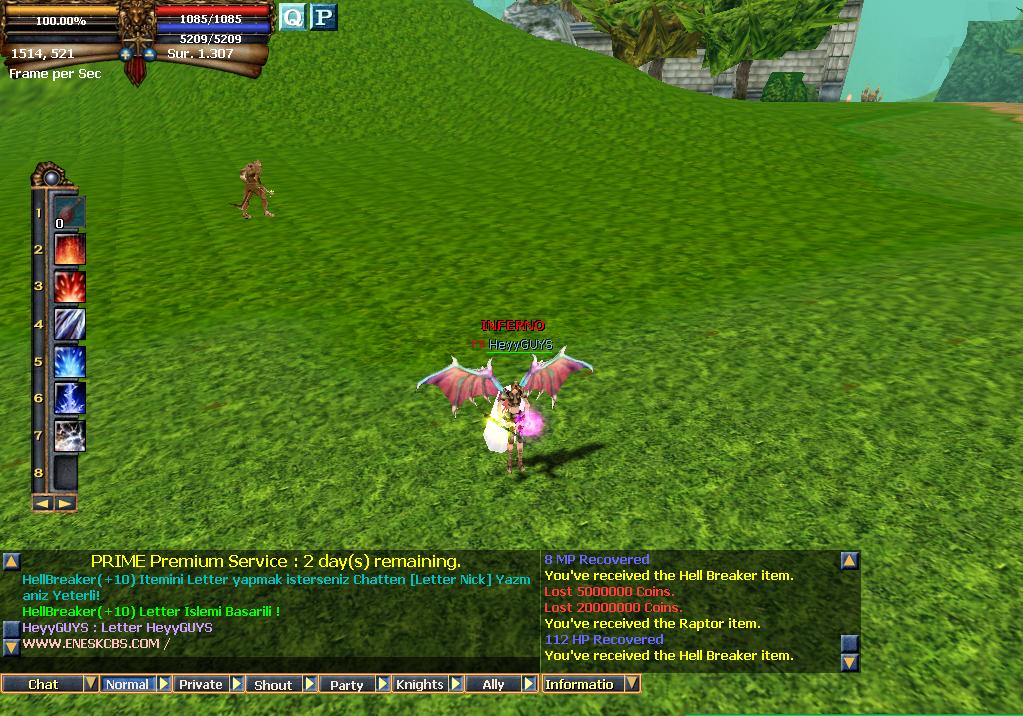Switch to the Private chat channel

pos(201,684)
